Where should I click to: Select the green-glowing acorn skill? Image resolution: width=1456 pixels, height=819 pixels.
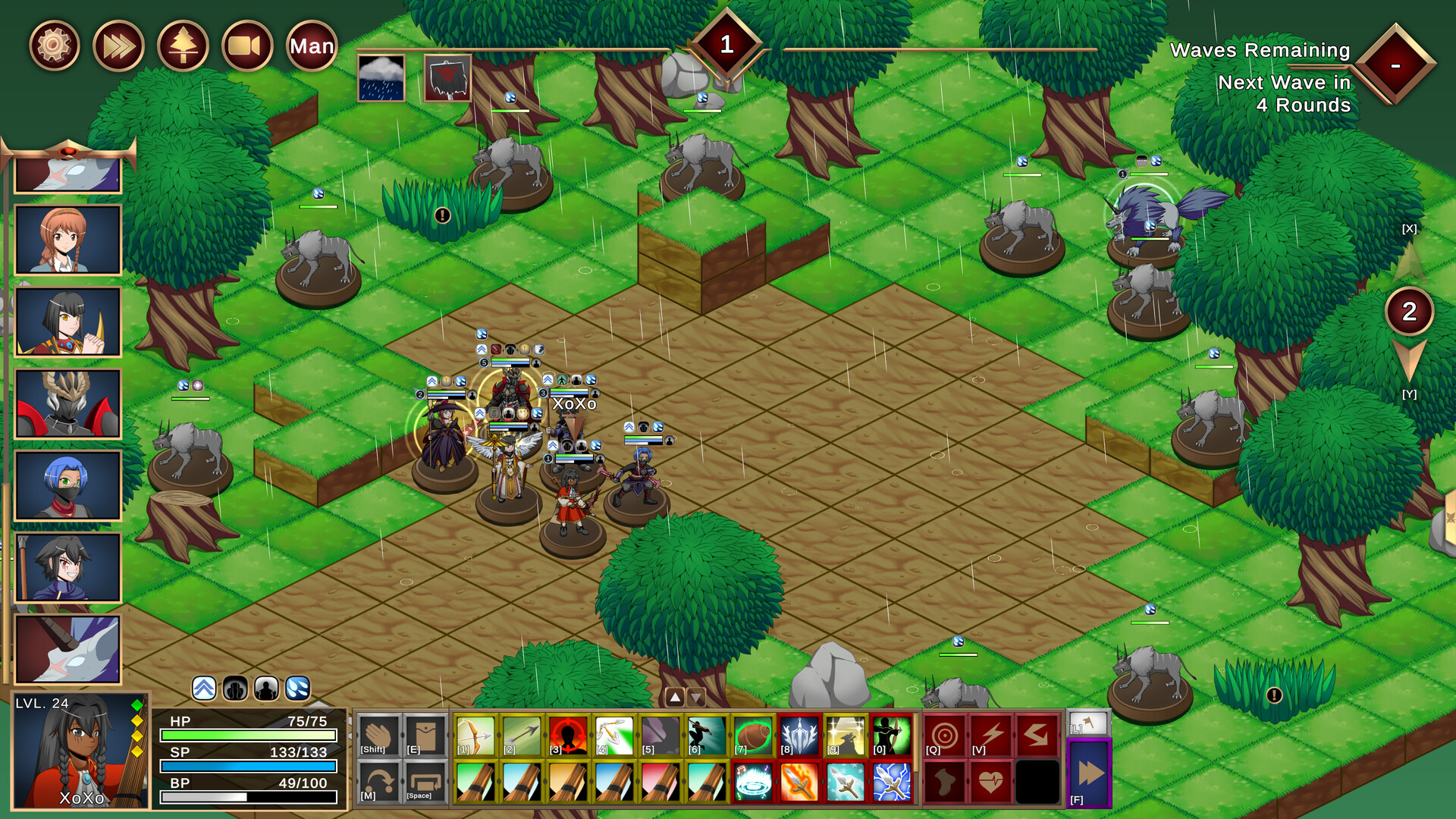click(x=753, y=735)
